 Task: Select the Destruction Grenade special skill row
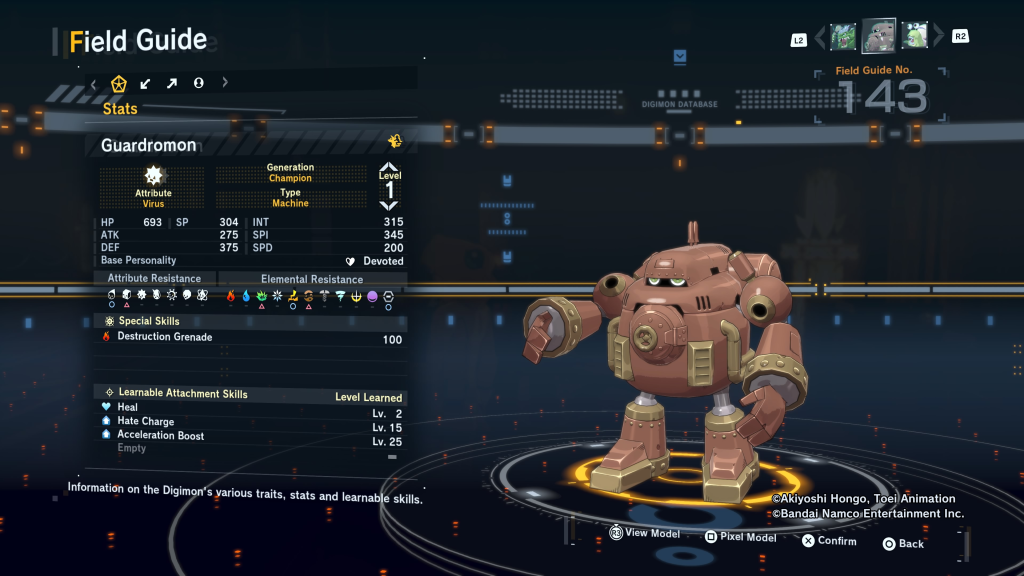[250, 338]
